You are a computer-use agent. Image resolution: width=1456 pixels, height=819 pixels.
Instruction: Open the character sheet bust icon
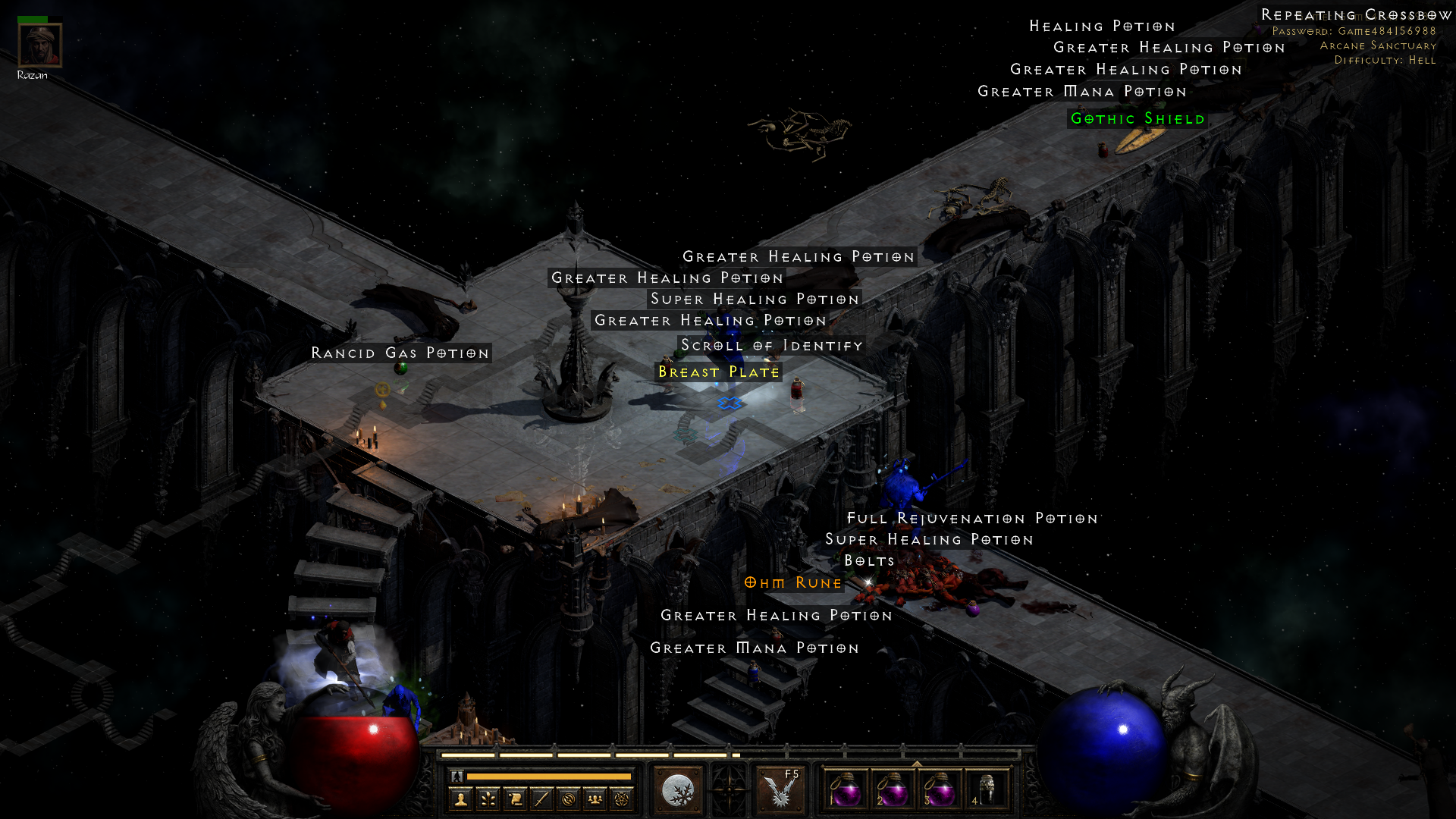460,799
